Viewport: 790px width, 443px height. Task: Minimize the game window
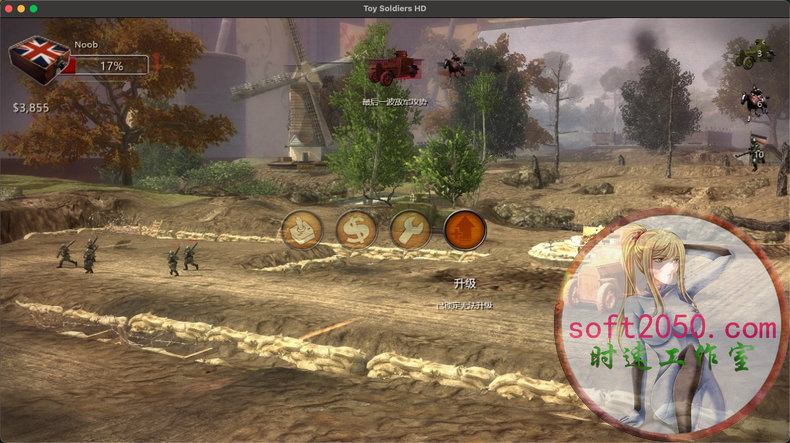21,8
